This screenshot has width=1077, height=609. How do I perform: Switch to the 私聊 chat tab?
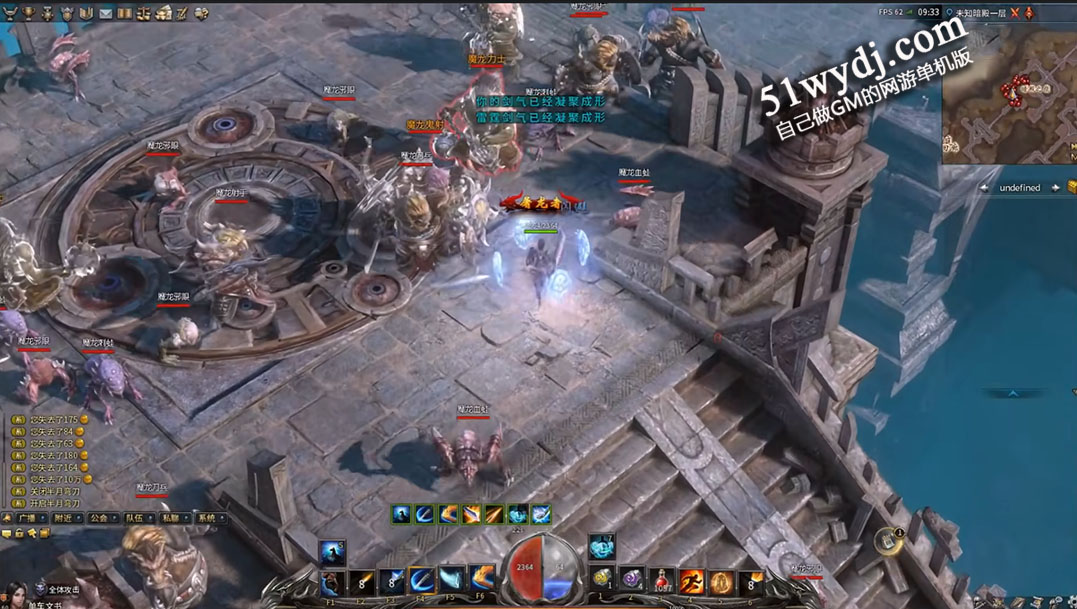170,518
